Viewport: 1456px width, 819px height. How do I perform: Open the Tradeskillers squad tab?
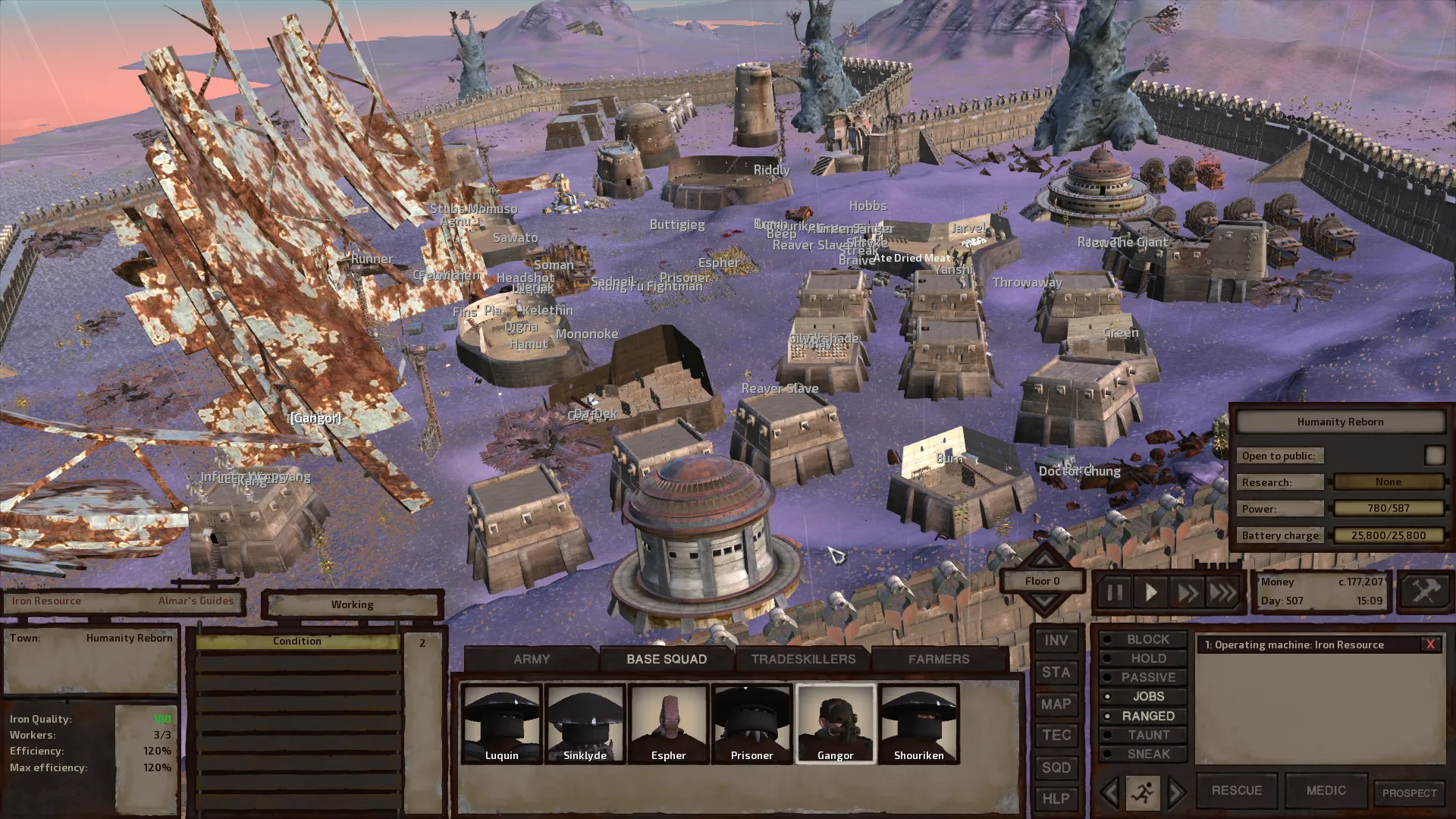(x=803, y=659)
